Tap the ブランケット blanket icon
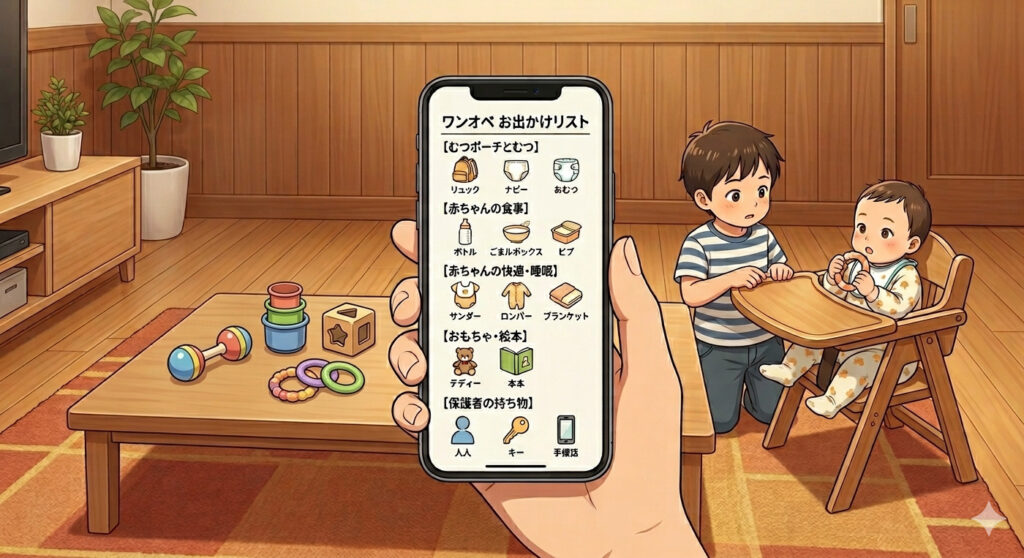The height and width of the screenshot is (558, 1024). 566,296
